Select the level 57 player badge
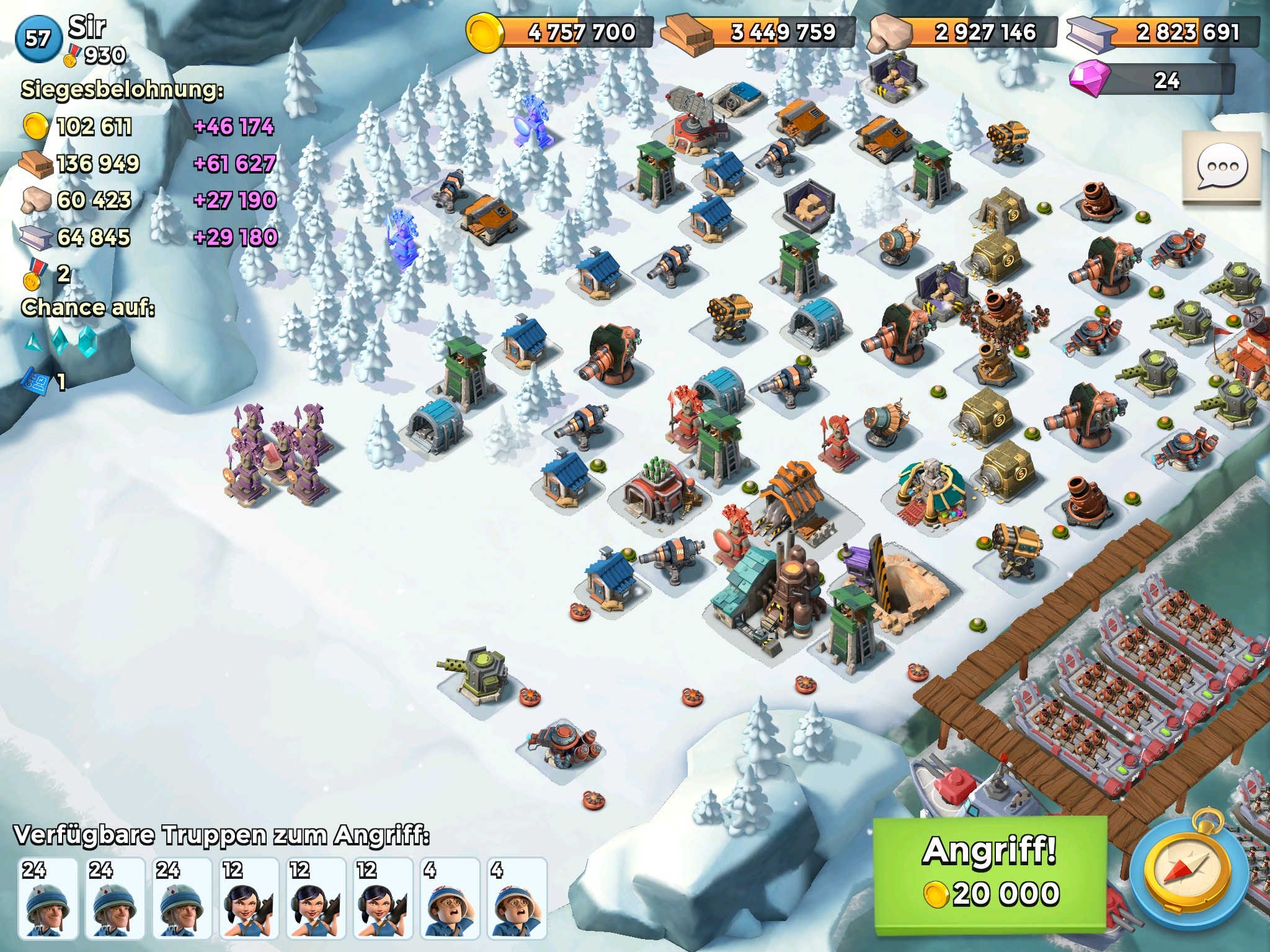Viewport: 1270px width, 952px height. pos(37,38)
